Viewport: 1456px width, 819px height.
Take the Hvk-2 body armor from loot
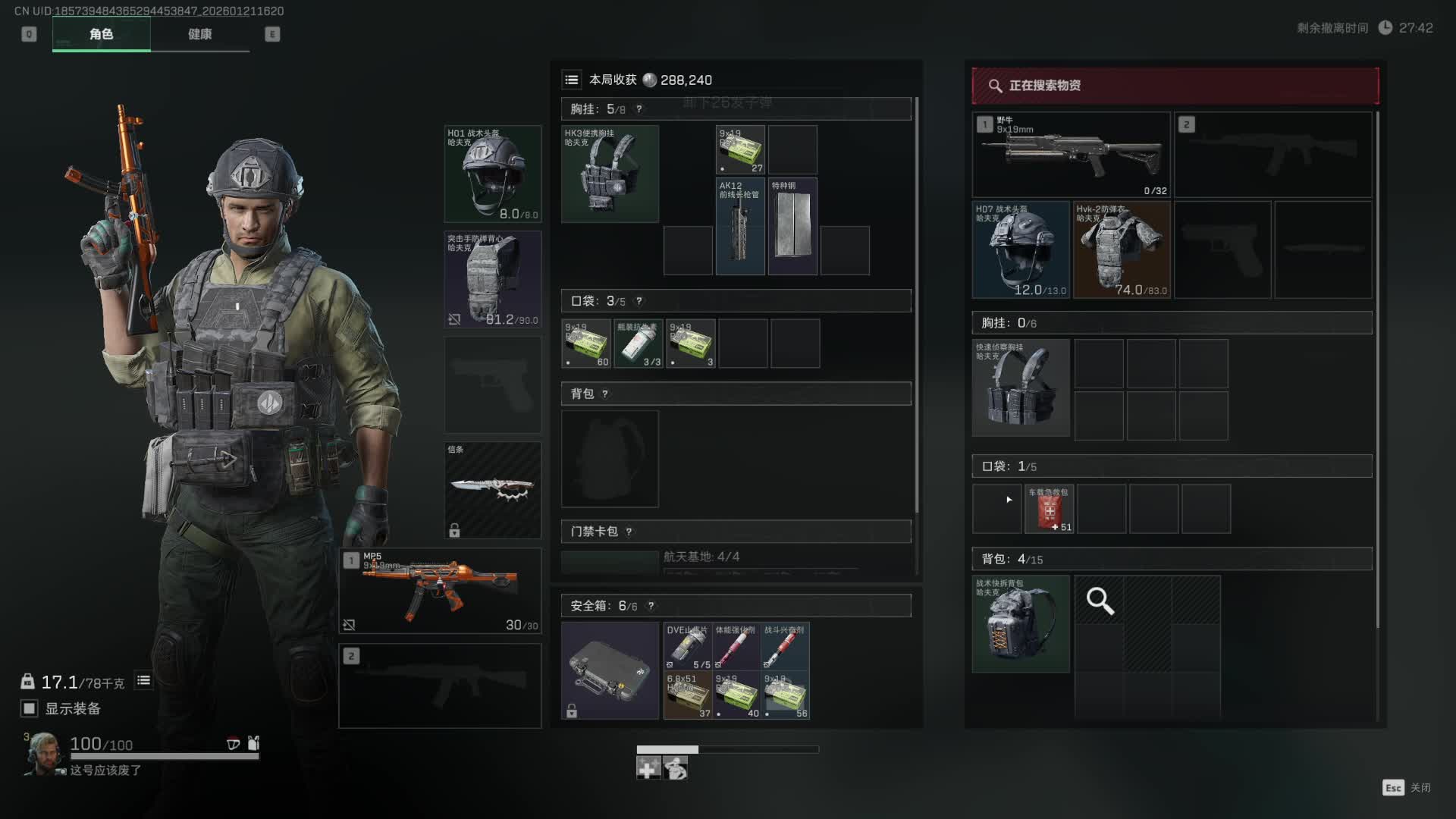tap(1122, 249)
